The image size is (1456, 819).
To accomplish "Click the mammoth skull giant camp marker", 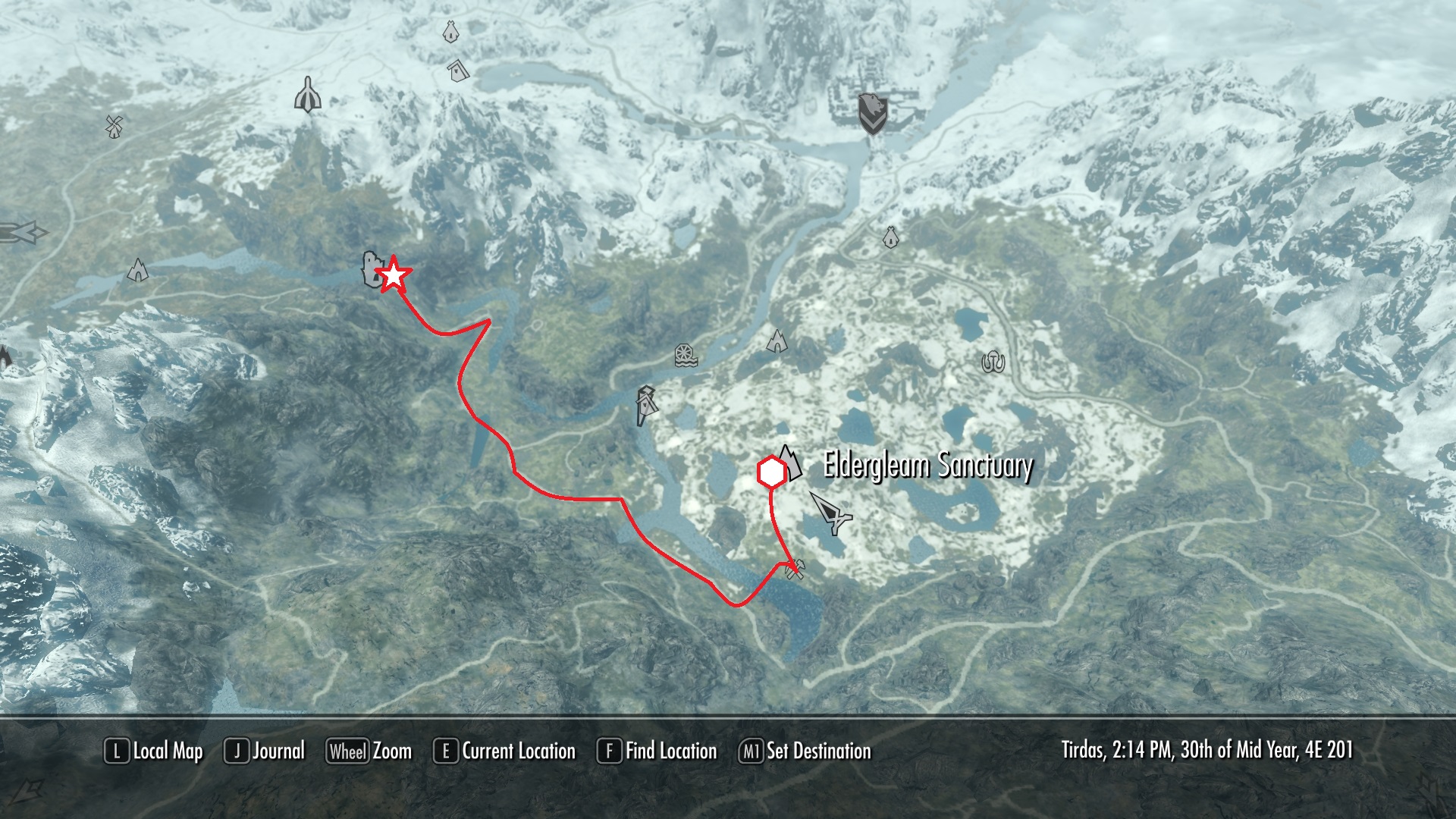I will click(993, 363).
